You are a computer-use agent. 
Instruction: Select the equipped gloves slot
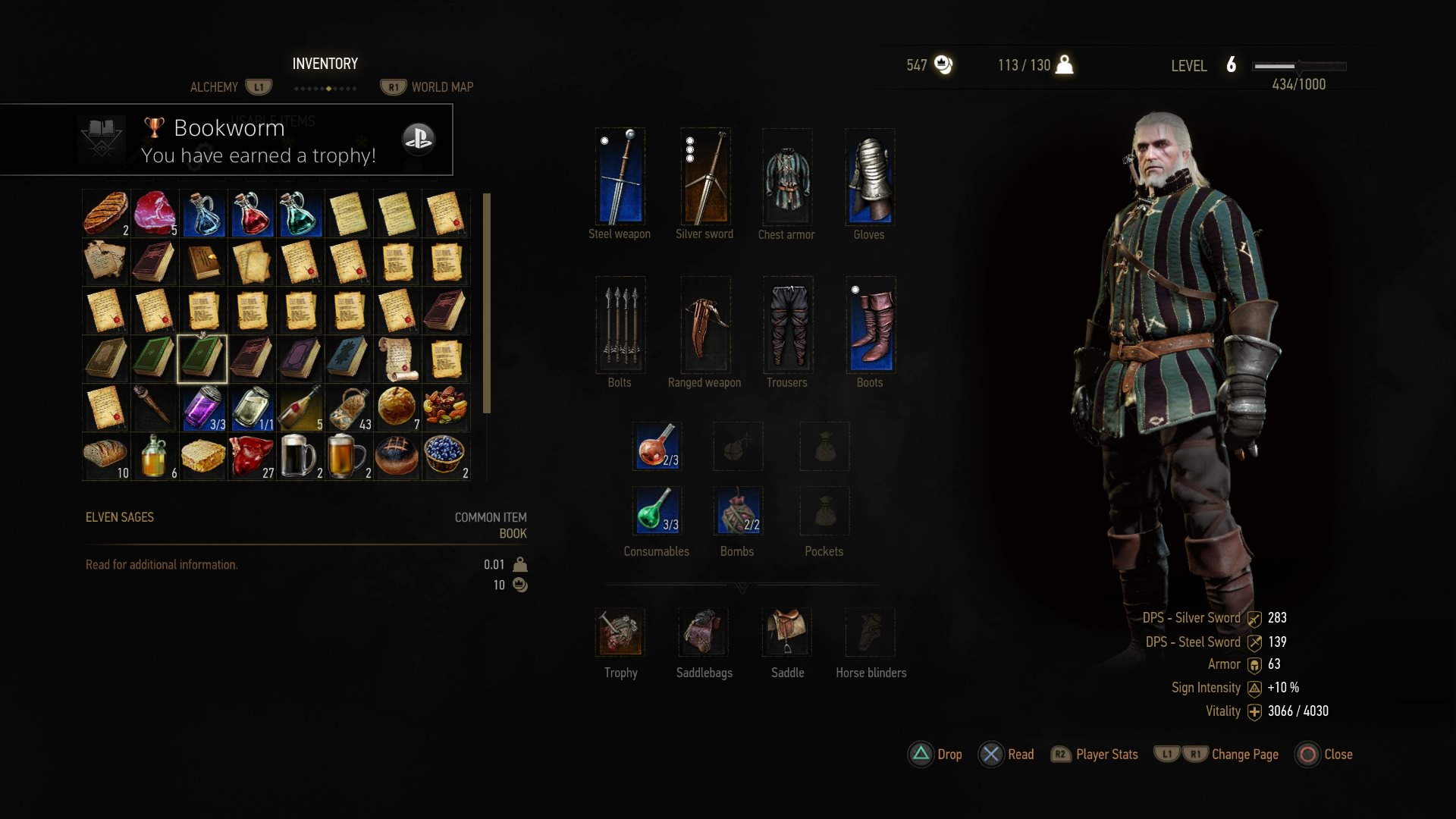[870, 177]
